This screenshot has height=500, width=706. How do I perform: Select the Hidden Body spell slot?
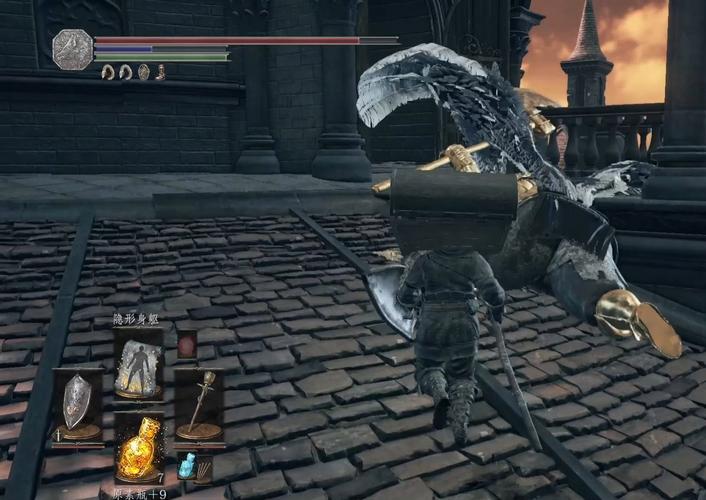137,362
